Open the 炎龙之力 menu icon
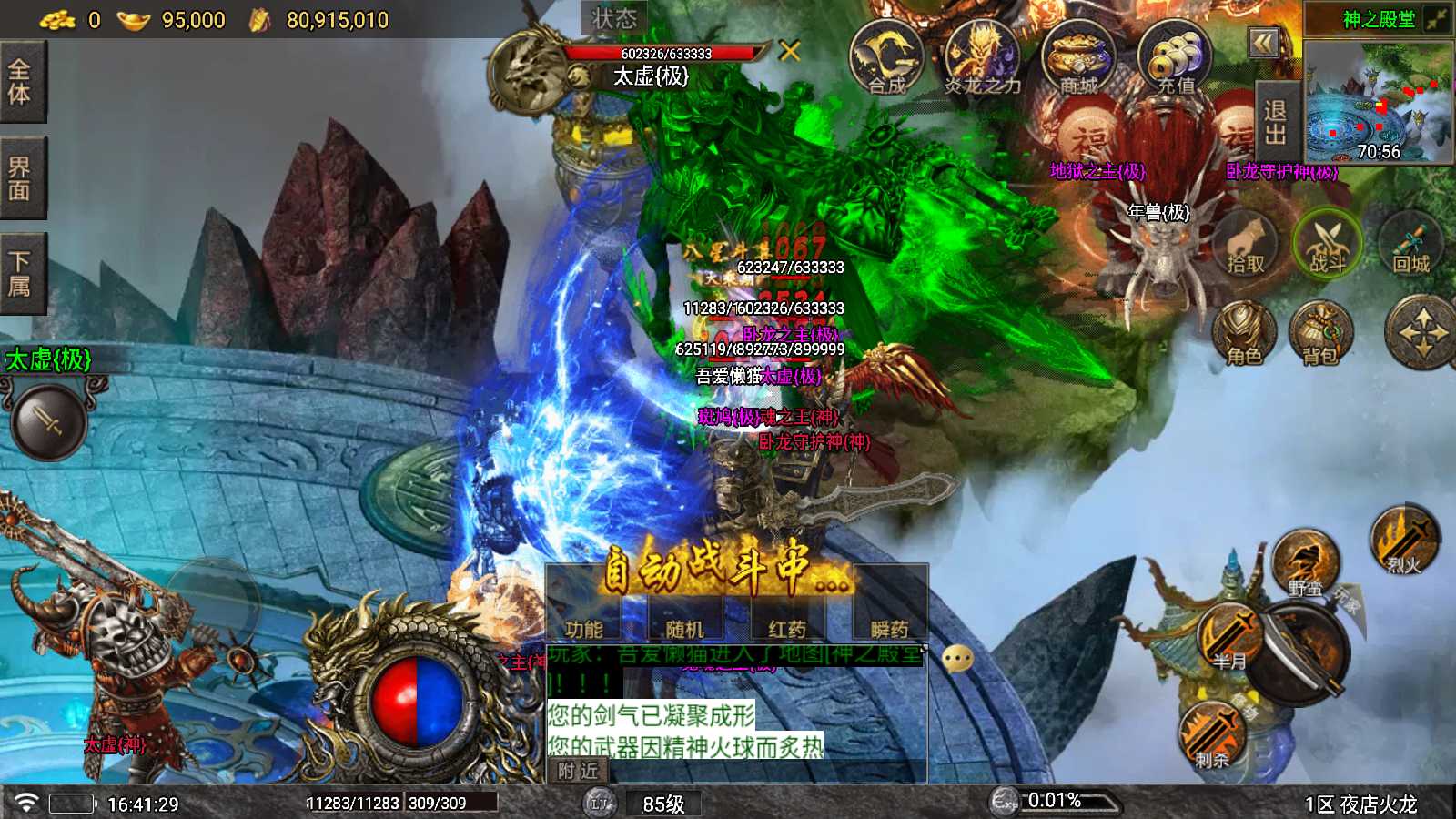Viewport: 1456px width, 819px height. click(x=982, y=58)
